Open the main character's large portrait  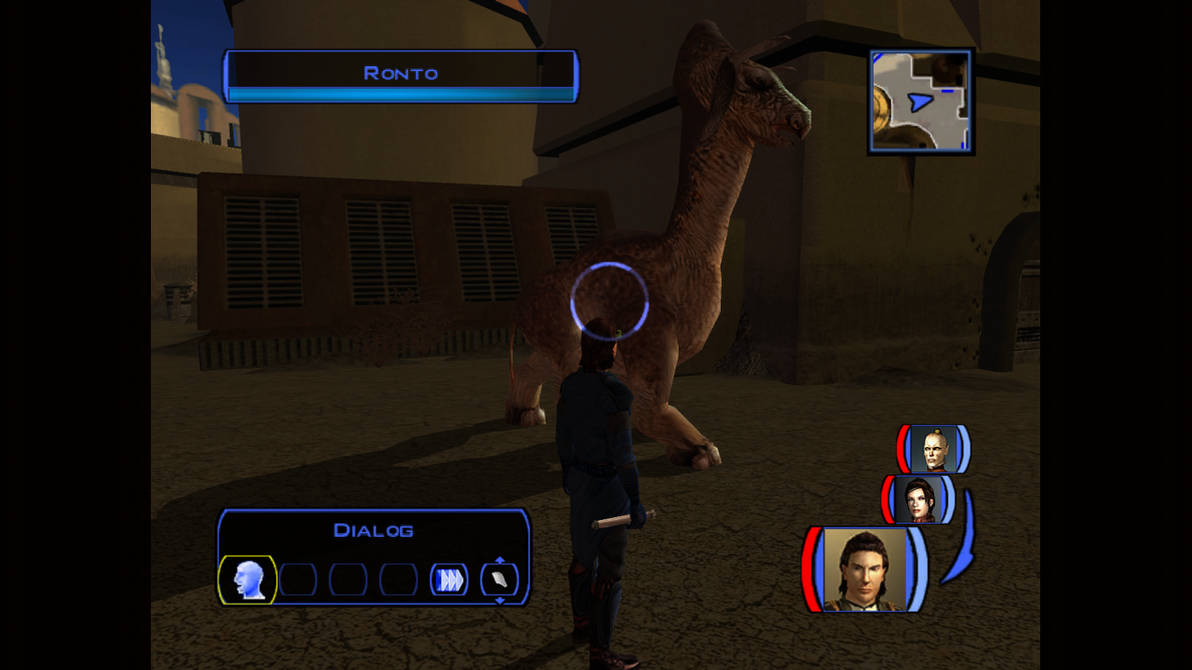[x=864, y=569]
